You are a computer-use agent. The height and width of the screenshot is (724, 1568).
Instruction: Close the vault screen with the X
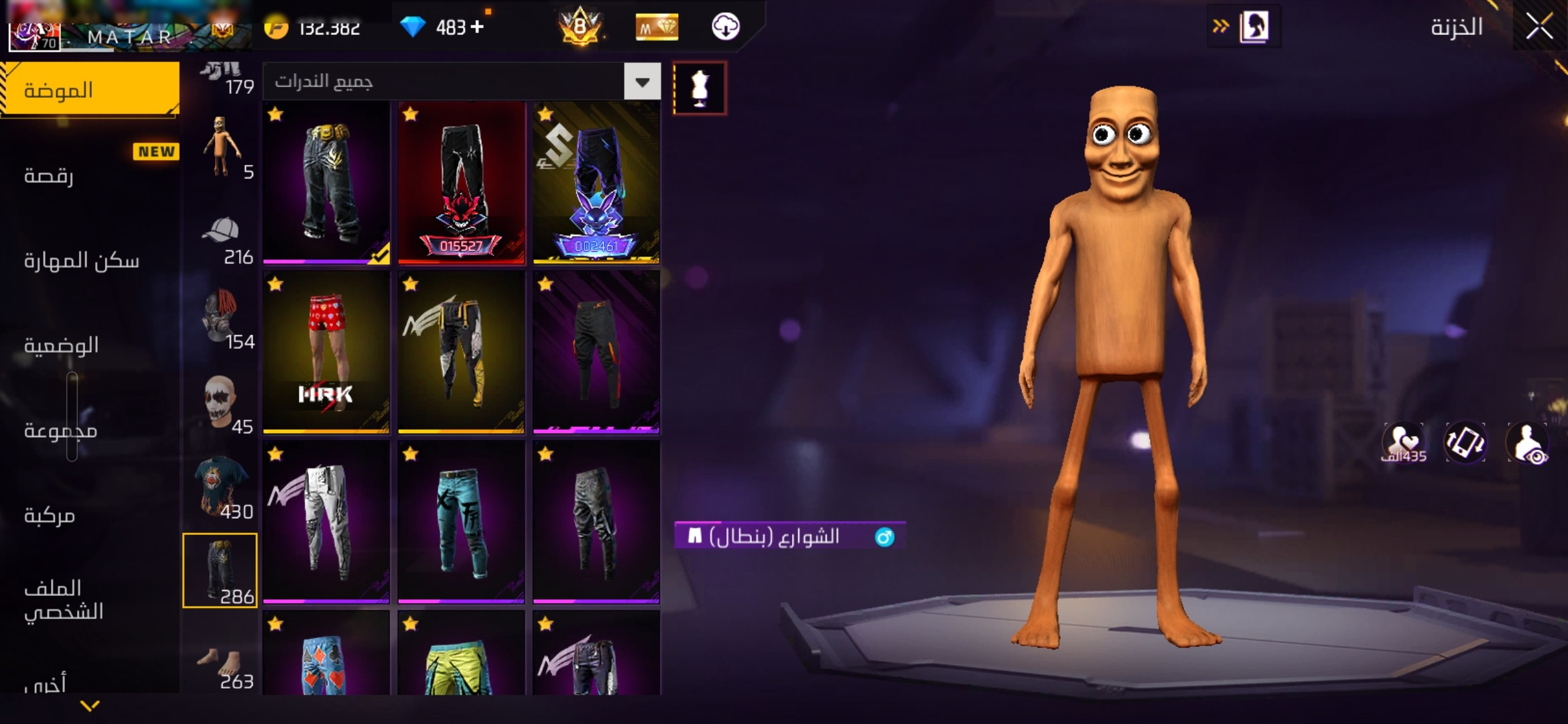click(1539, 27)
